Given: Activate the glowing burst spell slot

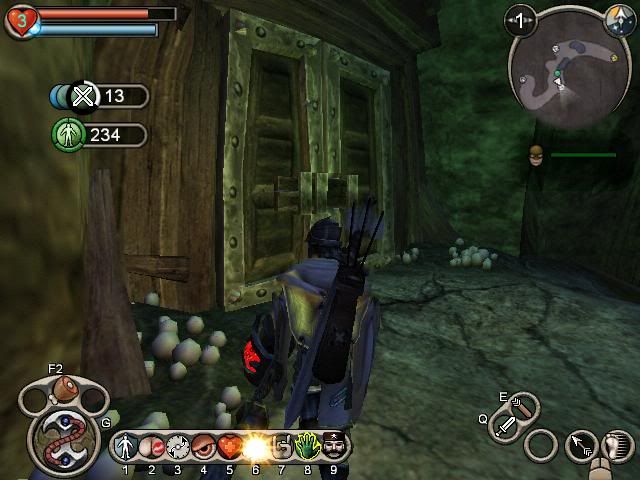Looking at the screenshot, I should 256,446.
